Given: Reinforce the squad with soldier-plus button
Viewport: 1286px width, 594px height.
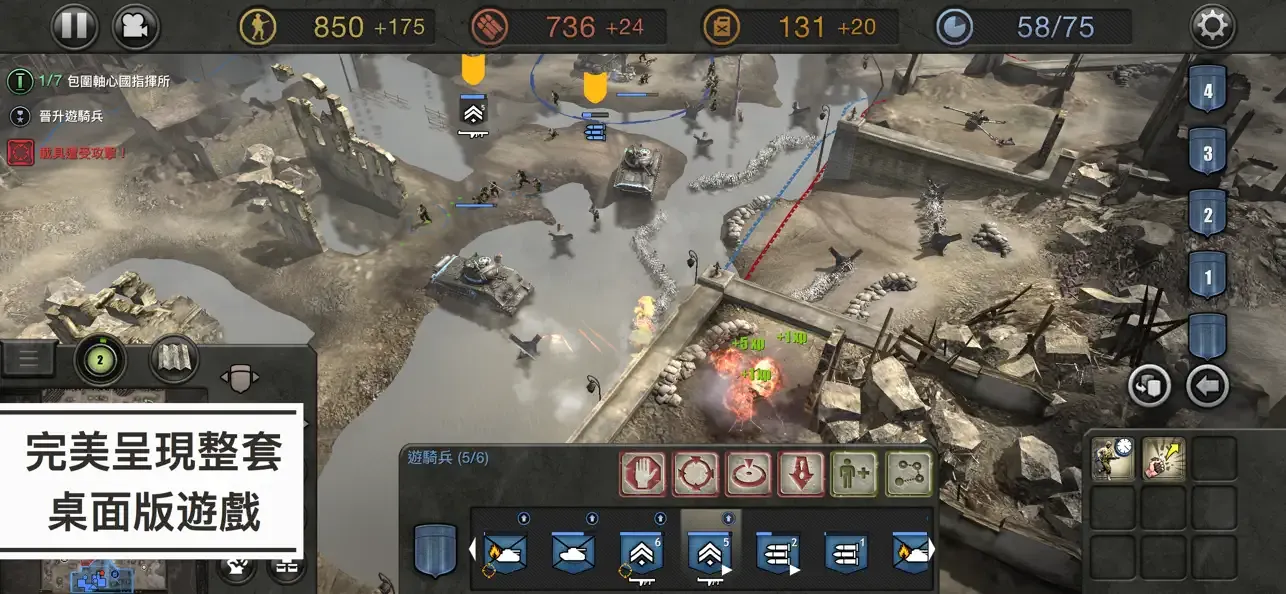Looking at the screenshot, I should 854,474.
